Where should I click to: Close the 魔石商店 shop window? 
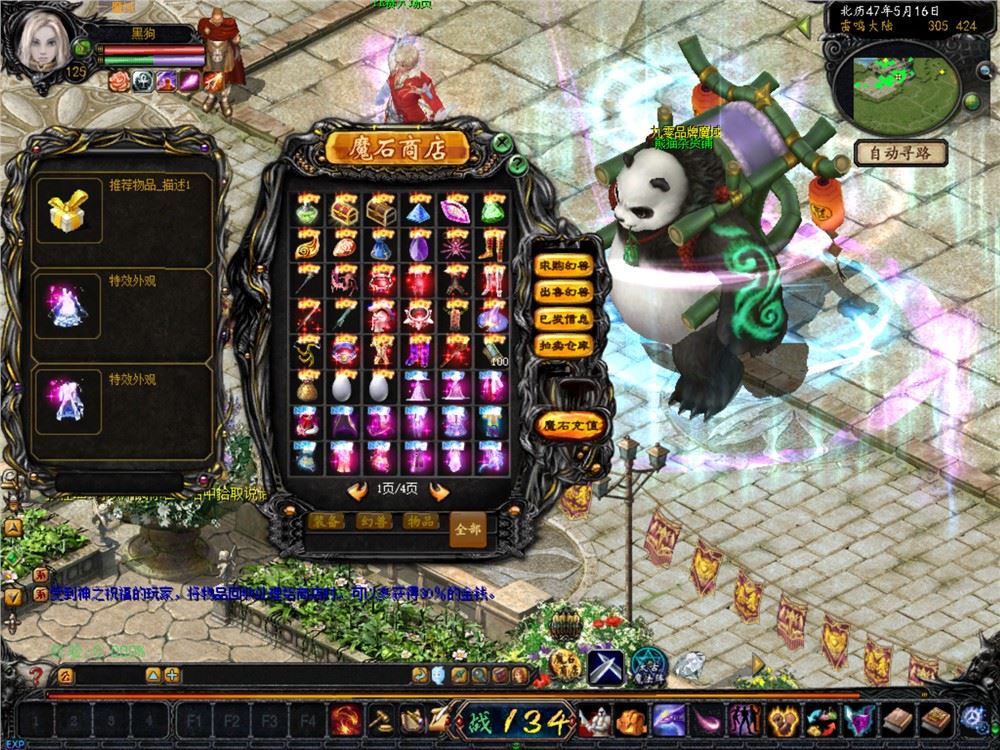point(501,143)
